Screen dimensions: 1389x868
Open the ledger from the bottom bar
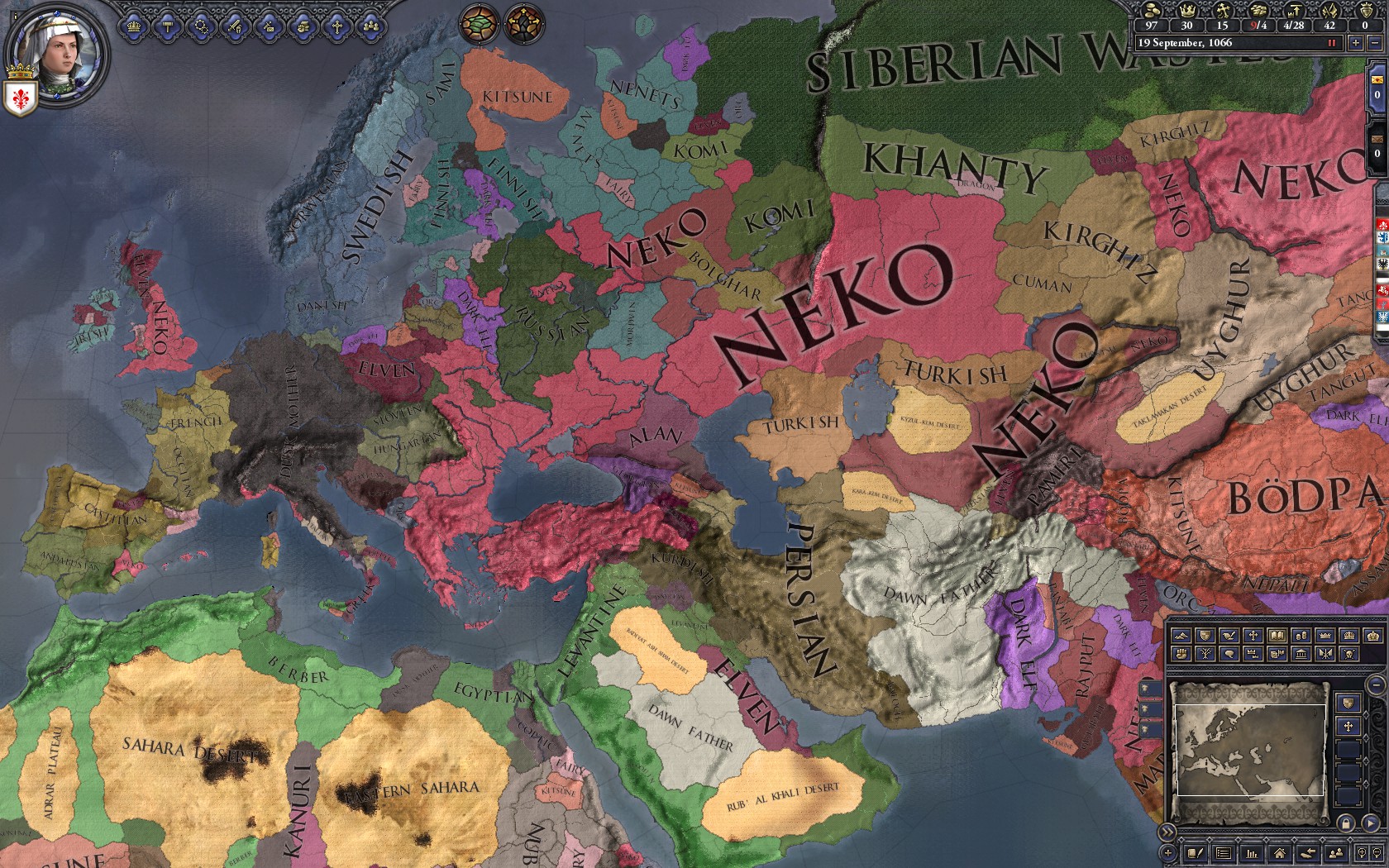tap(1251, 853)
